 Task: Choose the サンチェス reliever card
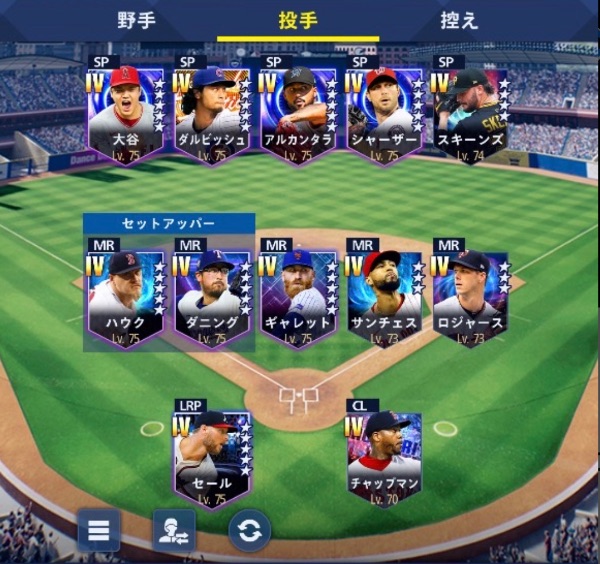[x=383, y=296]
